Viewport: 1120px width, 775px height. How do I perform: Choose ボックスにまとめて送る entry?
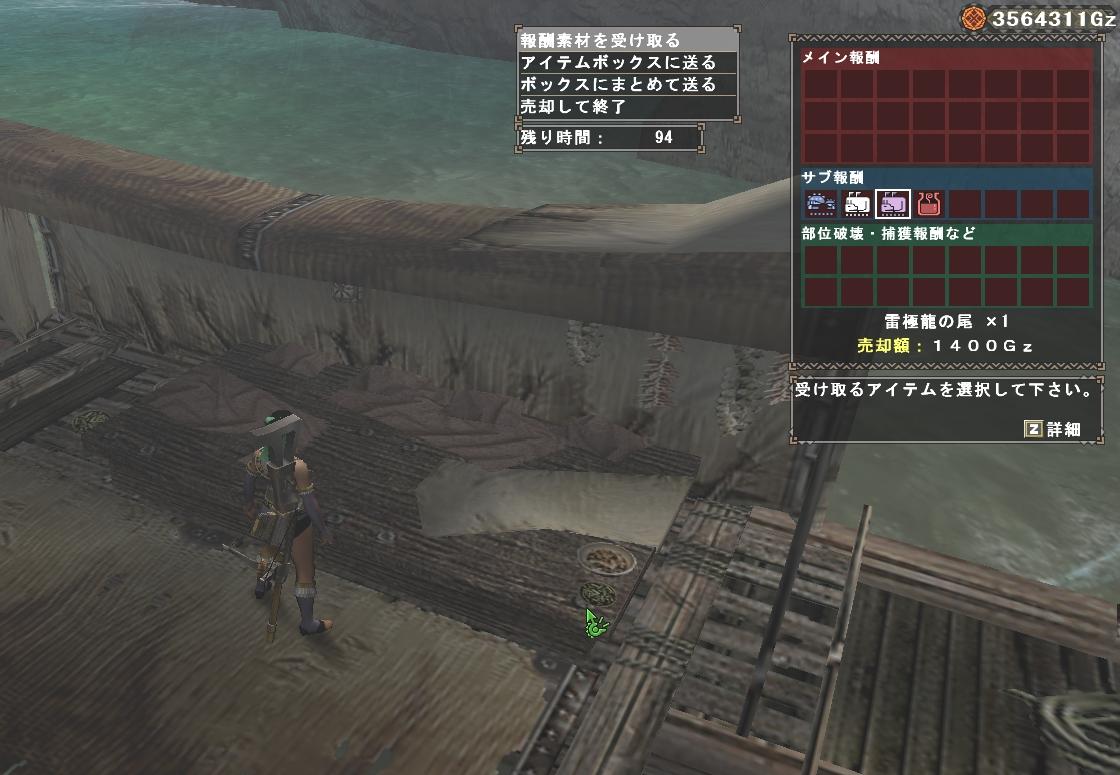pos(618,84)
